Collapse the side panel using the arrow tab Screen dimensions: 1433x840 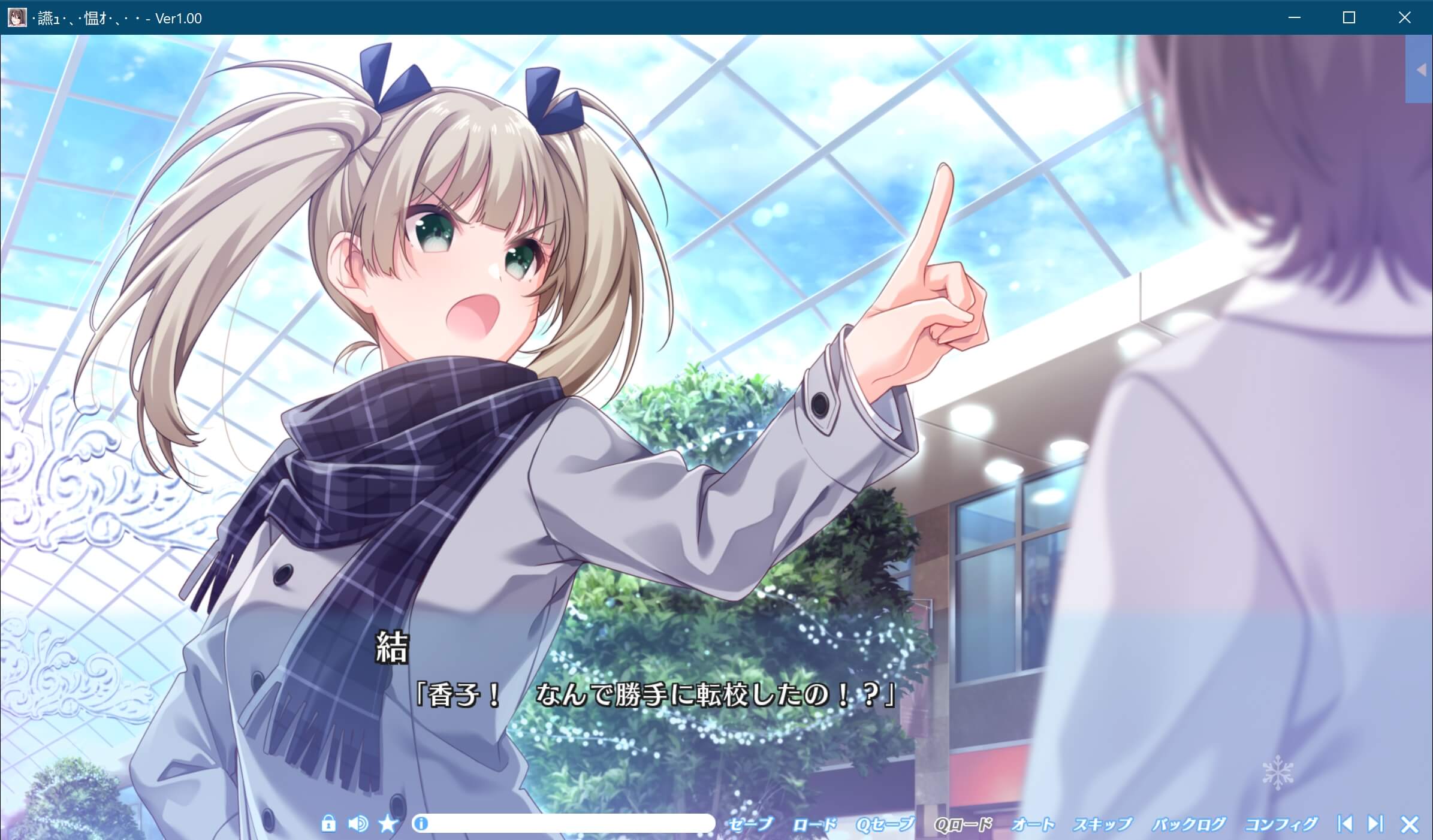coord(1421,70)
